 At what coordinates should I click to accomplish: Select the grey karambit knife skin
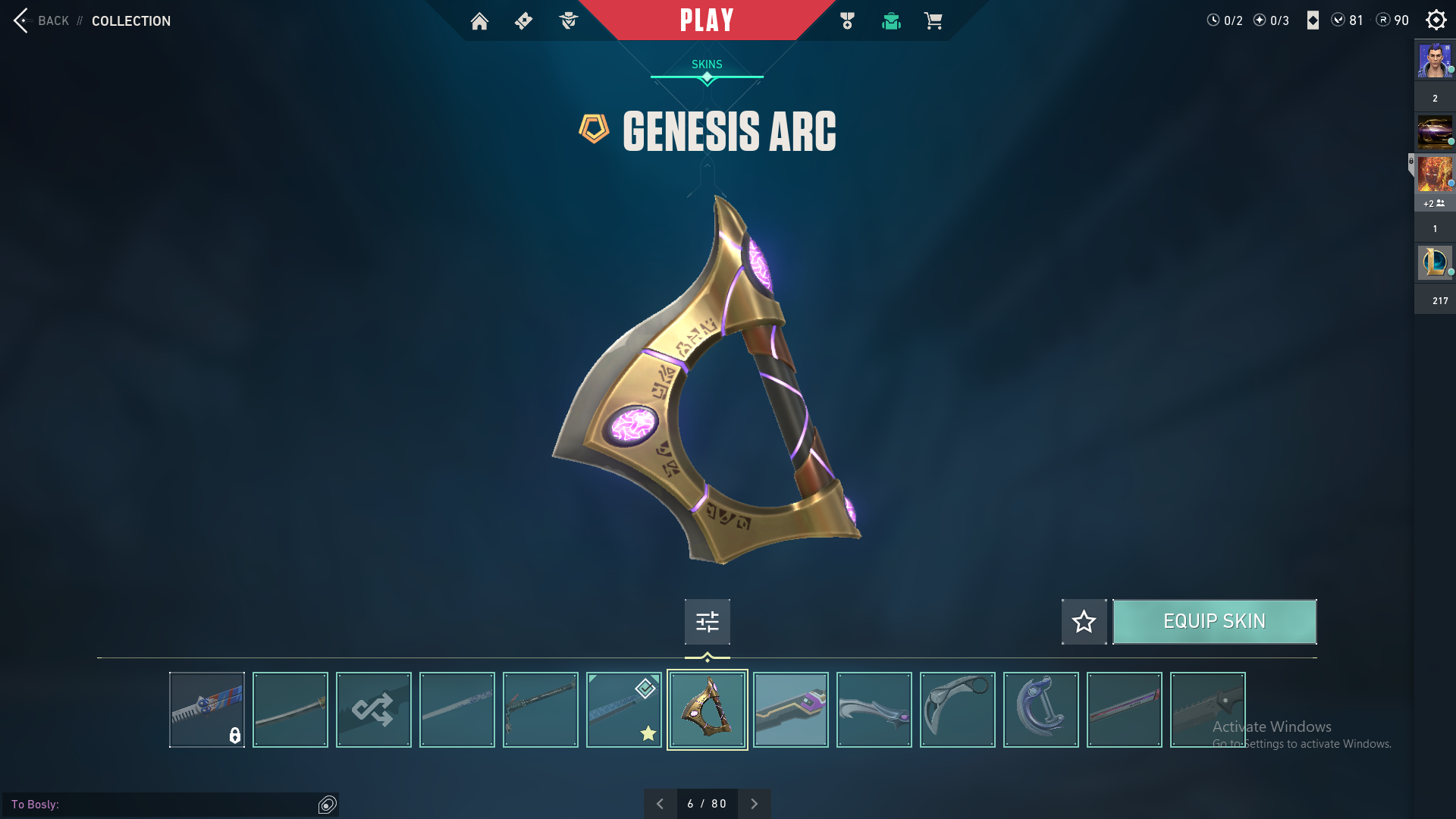coord(957,710)
